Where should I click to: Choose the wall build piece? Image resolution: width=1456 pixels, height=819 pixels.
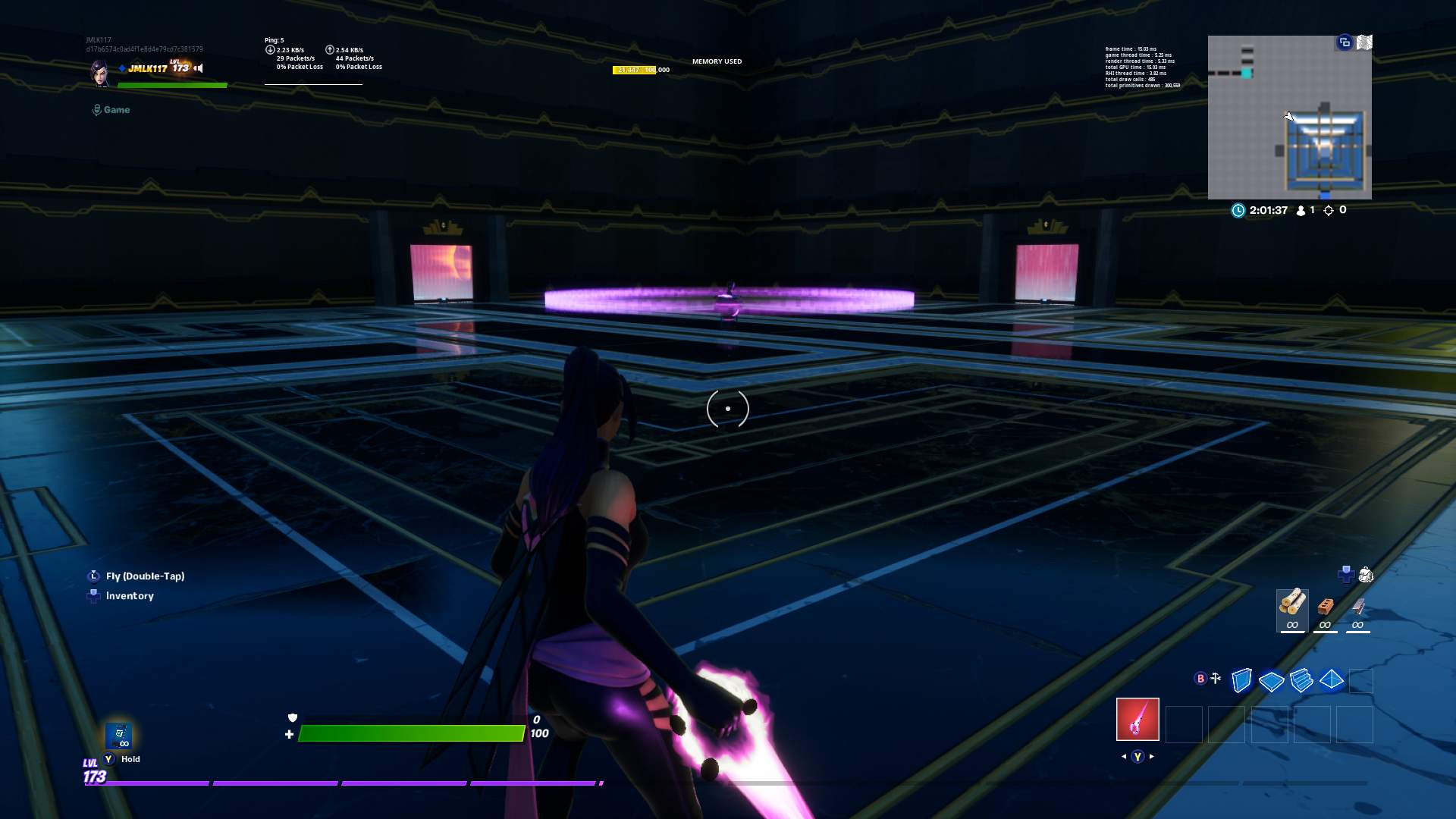(x=1241, y=681)
